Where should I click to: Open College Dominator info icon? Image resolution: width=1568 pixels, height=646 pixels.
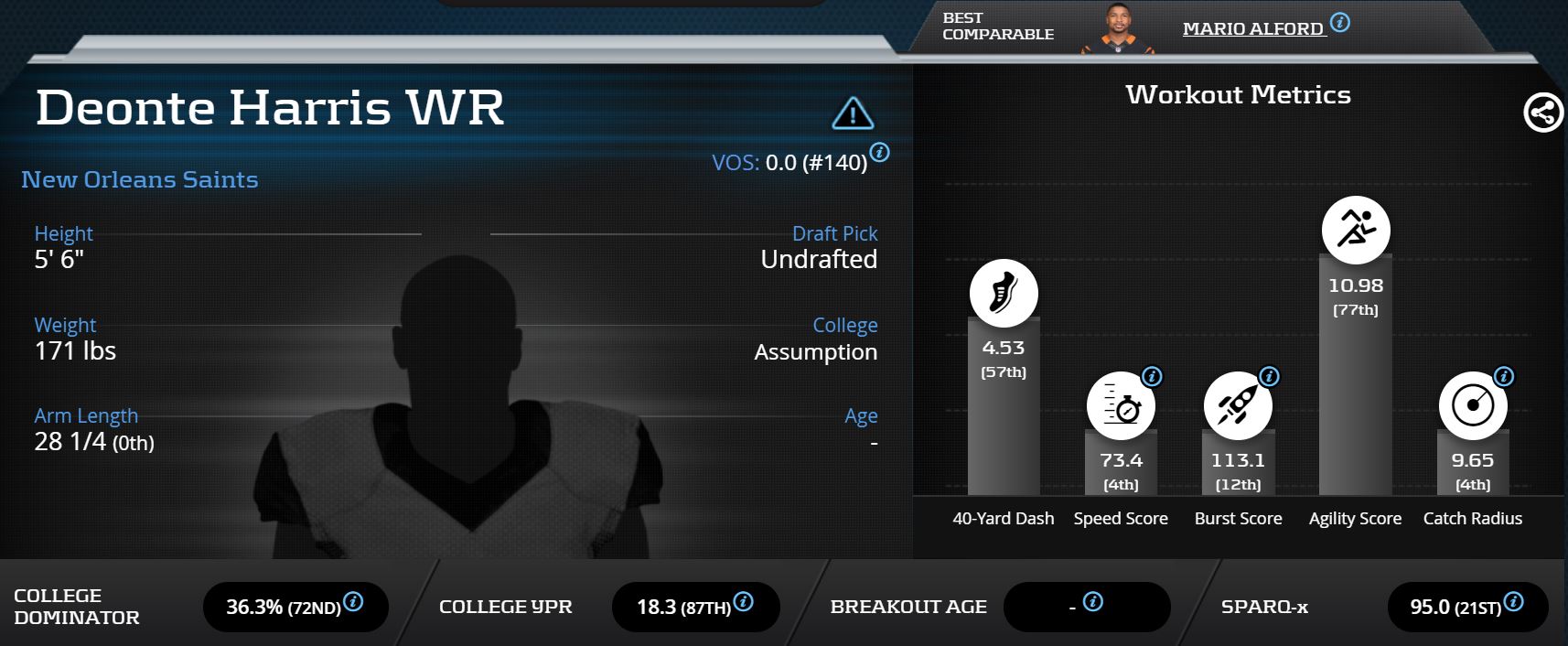tap(353, 601)
